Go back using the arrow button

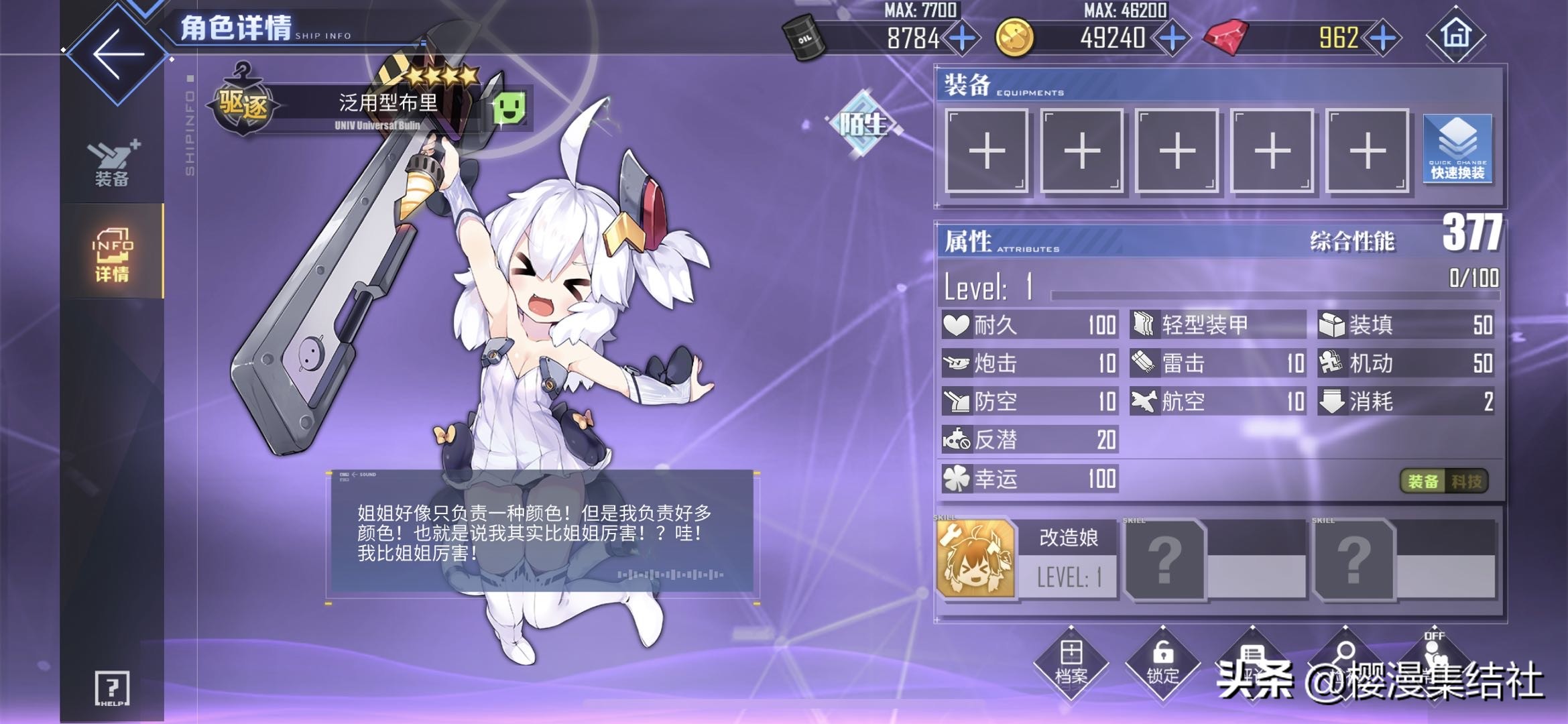click(x=117, y=54)
